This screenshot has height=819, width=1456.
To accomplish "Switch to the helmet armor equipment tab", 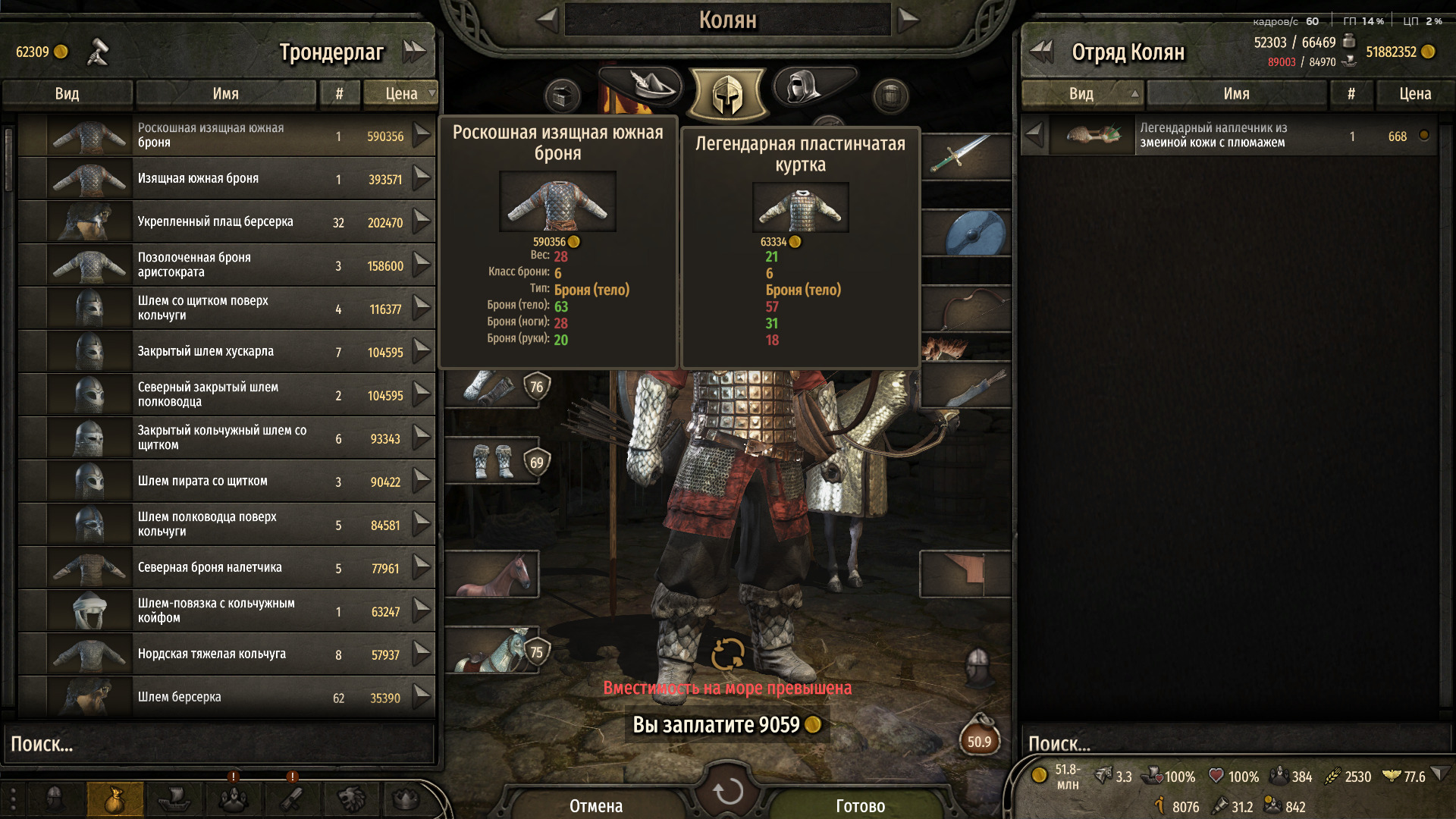I will (x=727, y=94).
